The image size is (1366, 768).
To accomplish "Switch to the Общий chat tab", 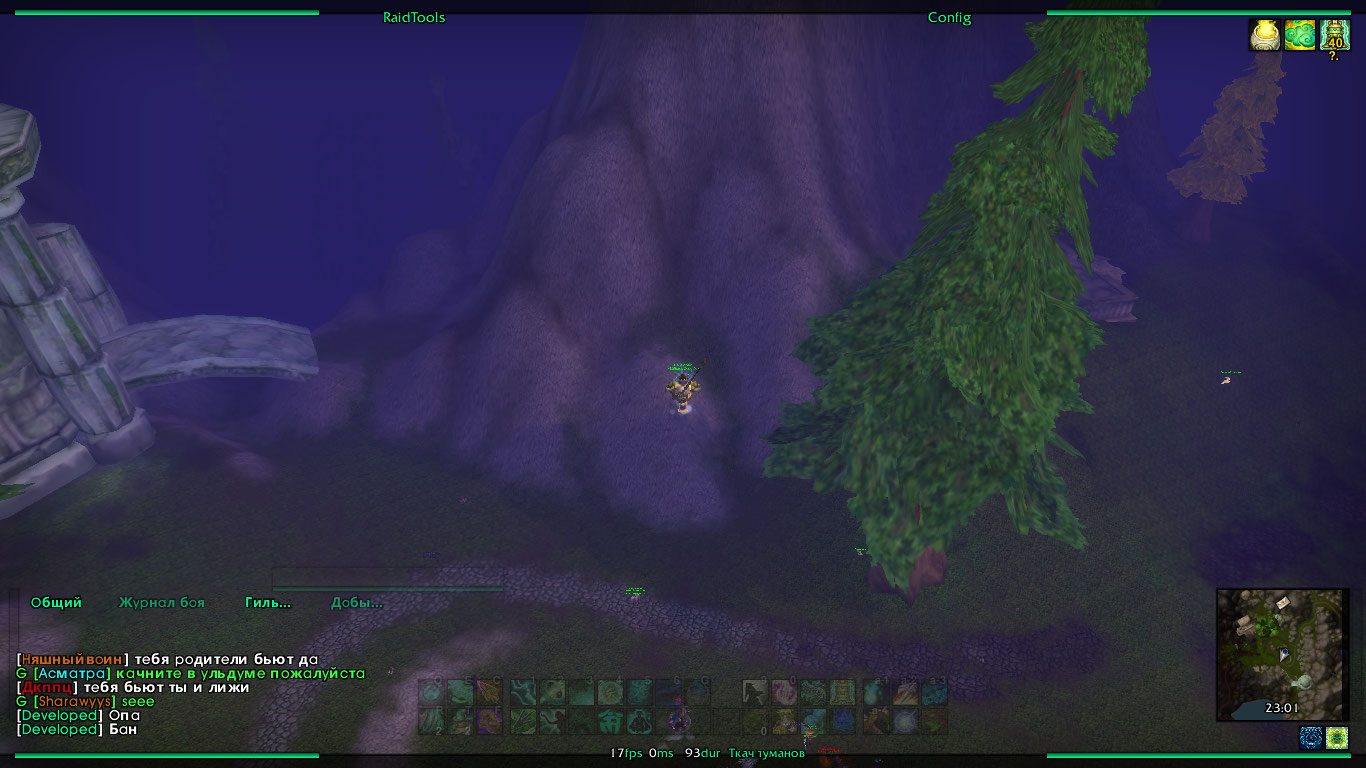I will 56,603.
